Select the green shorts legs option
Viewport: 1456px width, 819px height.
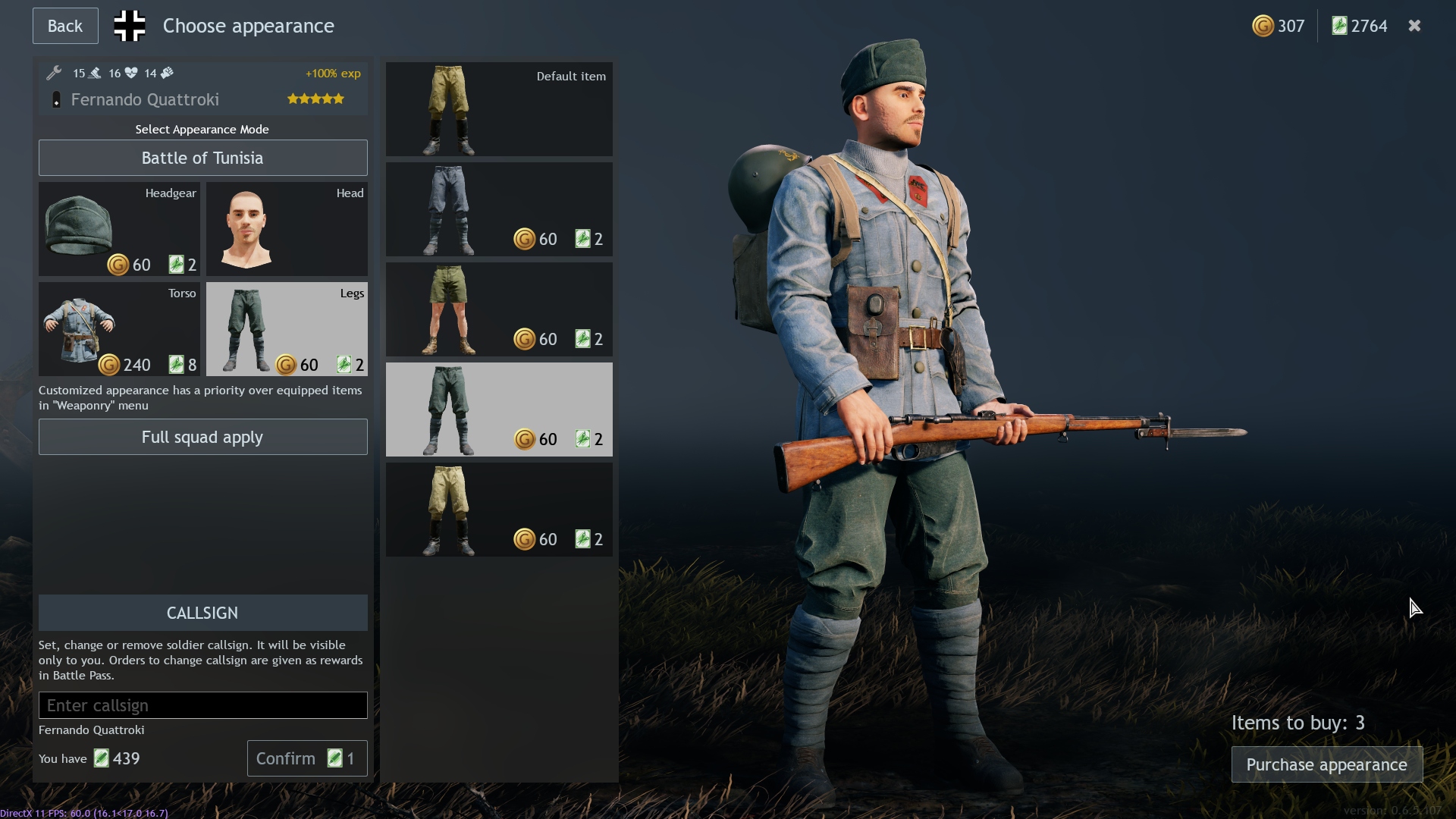498,309
